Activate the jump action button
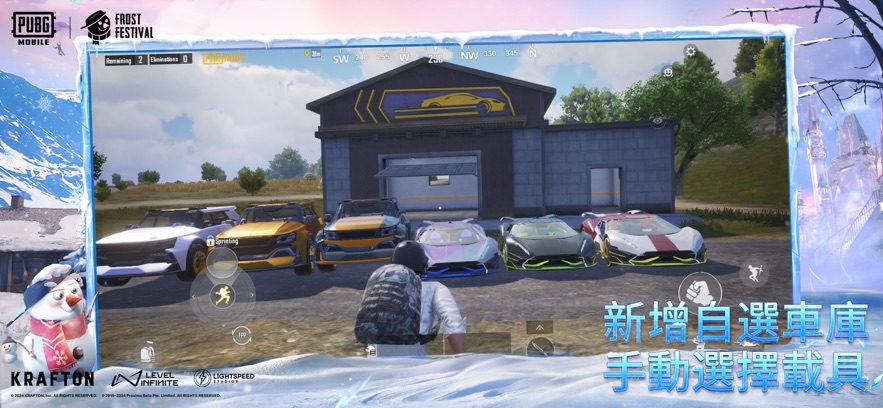This screenshot has width=883, height=408. tap(754, 272)
